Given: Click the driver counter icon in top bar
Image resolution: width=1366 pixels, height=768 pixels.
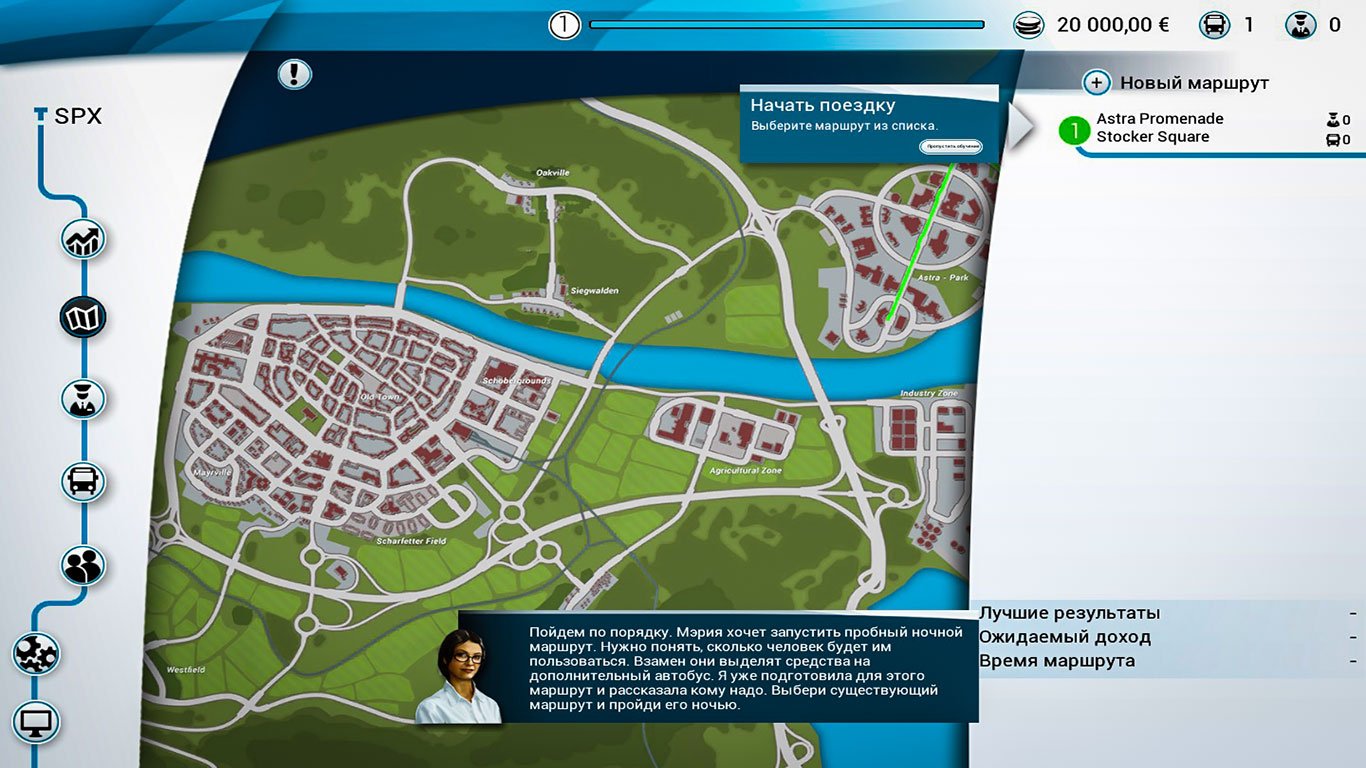Looking at the screenshot, I should 1300,23.
